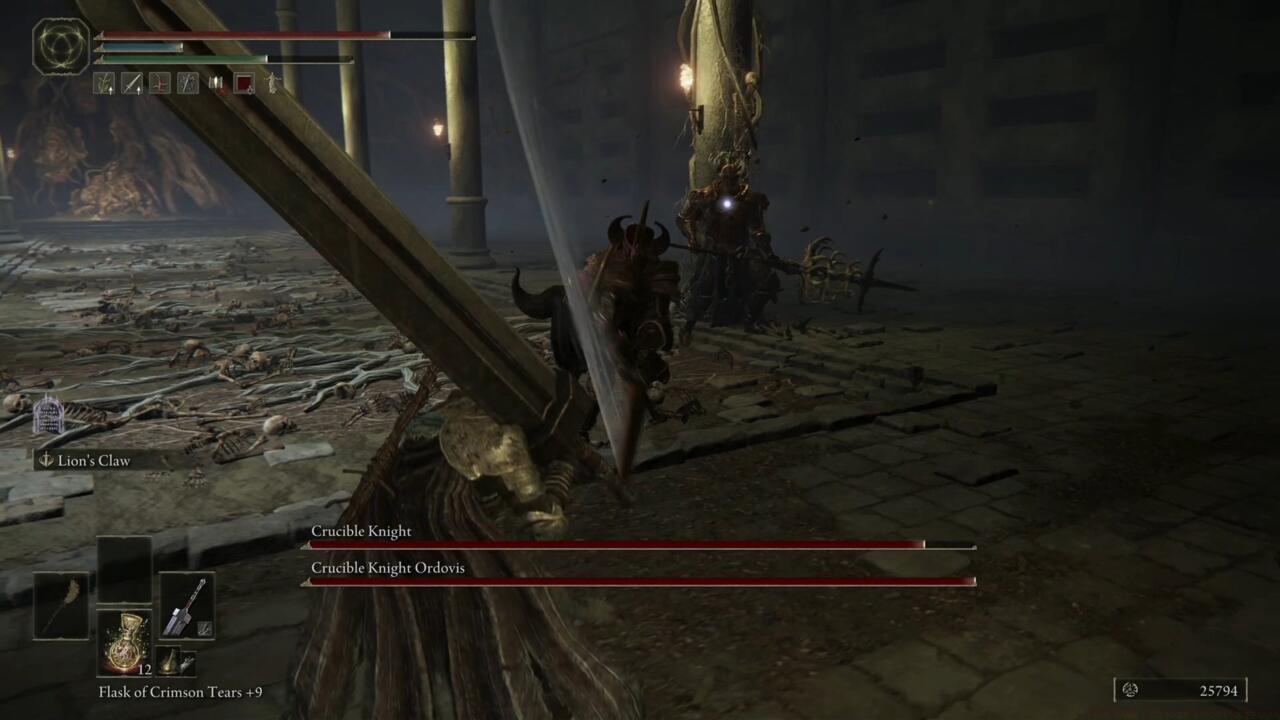
Task: Select the dancing spirit buff icon
Action: (271, 84)
